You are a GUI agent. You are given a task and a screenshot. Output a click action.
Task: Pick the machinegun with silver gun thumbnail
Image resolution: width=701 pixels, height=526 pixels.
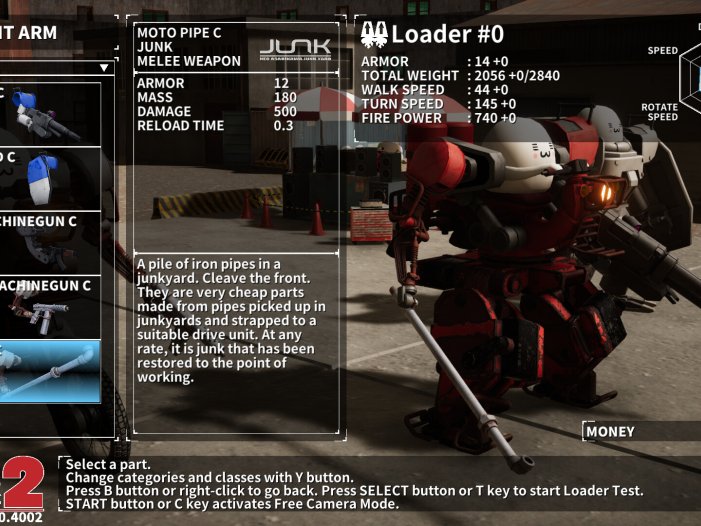[50, 307]
